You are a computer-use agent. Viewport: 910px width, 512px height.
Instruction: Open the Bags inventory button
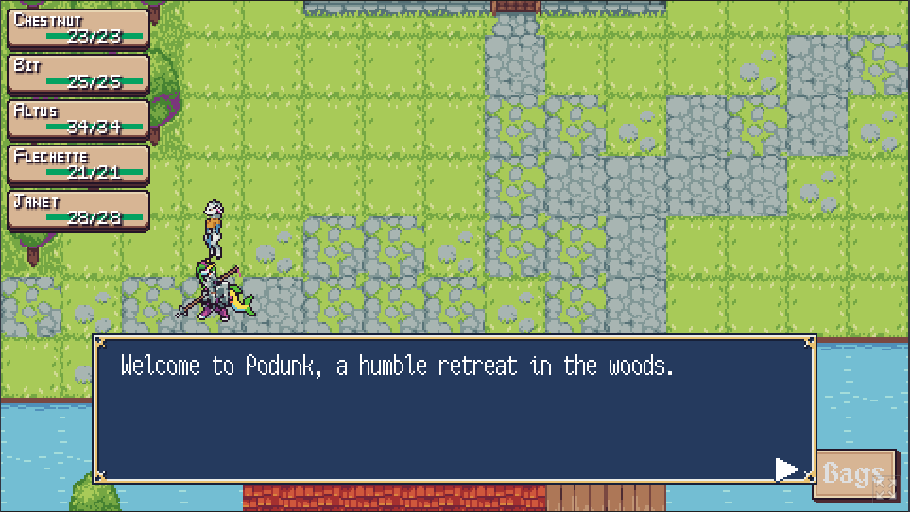point(850,472)
